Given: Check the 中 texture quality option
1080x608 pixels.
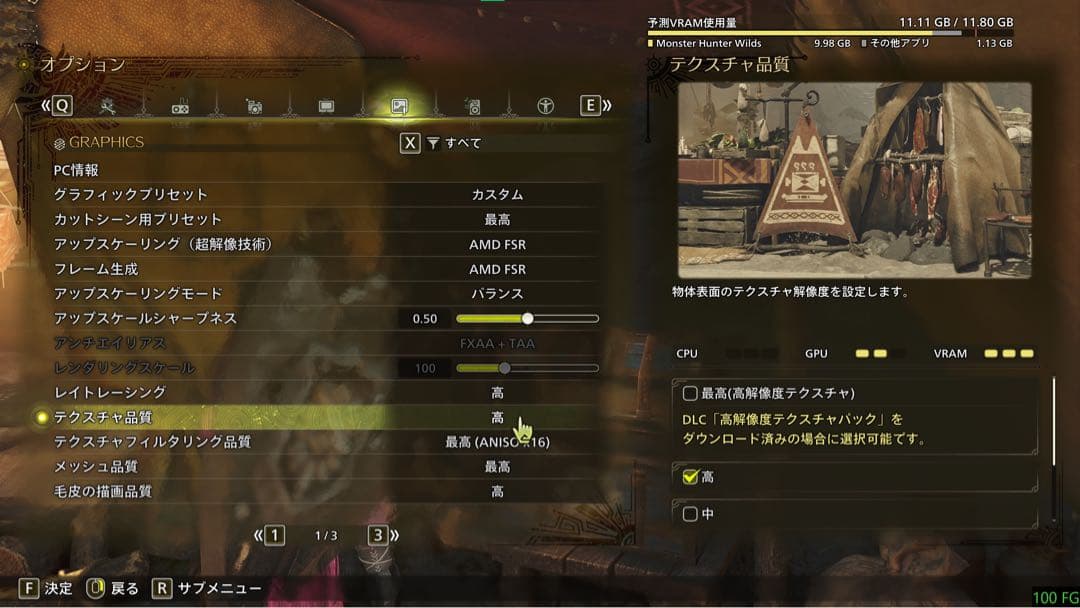Looking at the screenshot, I should (690, 514).
